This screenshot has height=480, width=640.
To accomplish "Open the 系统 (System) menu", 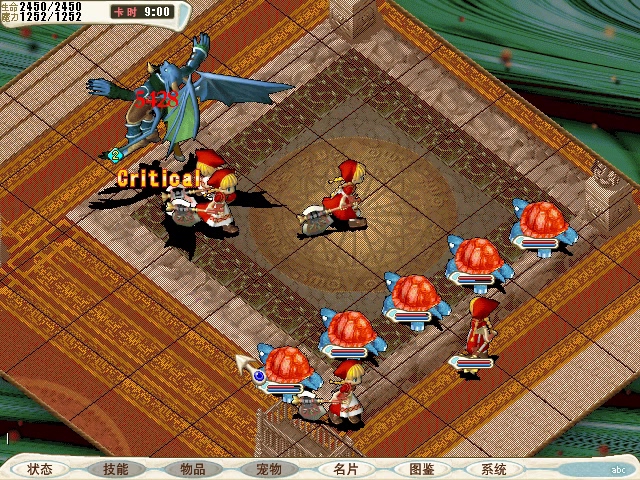I will click(494, 469).
